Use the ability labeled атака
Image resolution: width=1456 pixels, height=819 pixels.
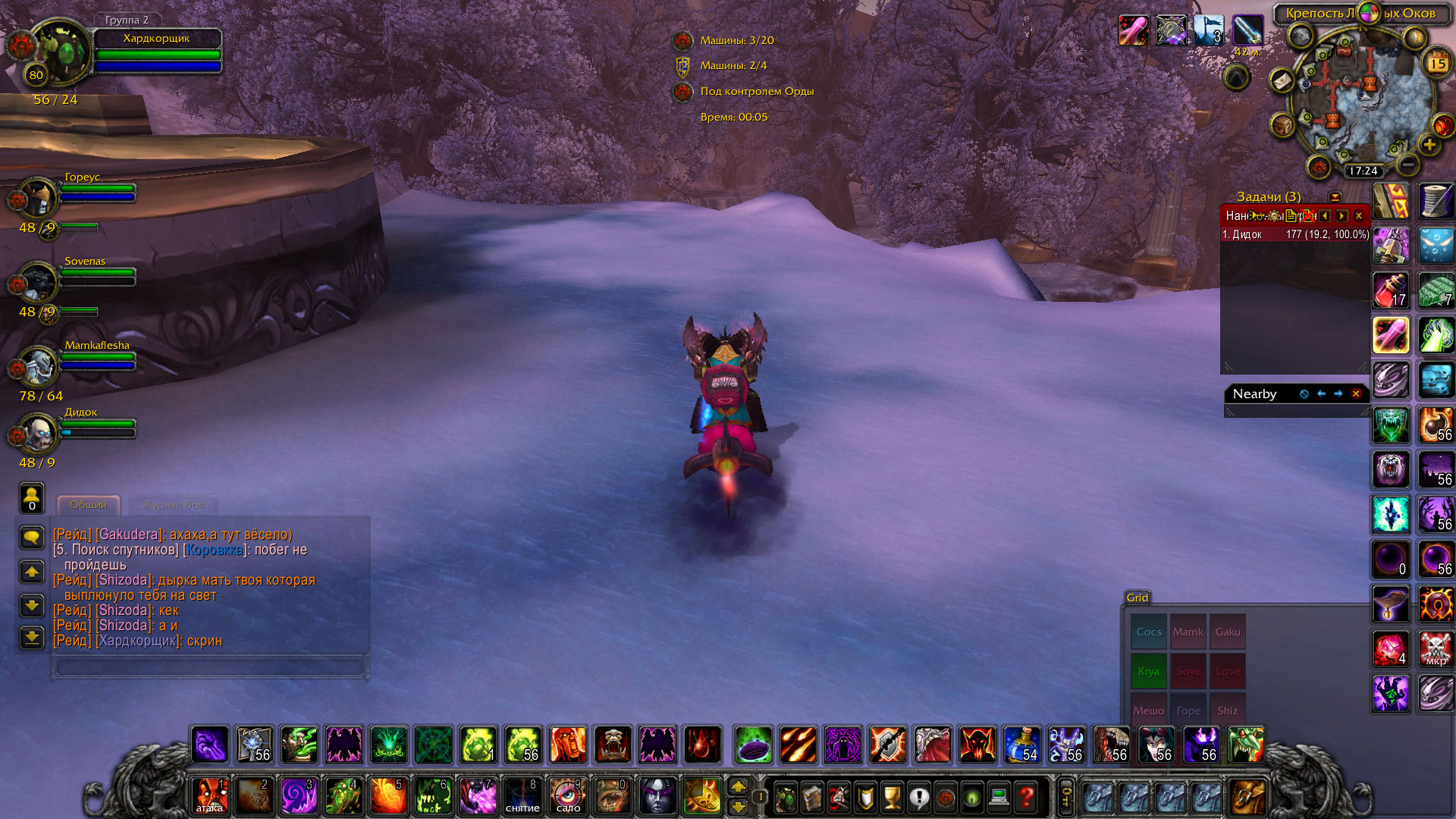click(209, 796)
